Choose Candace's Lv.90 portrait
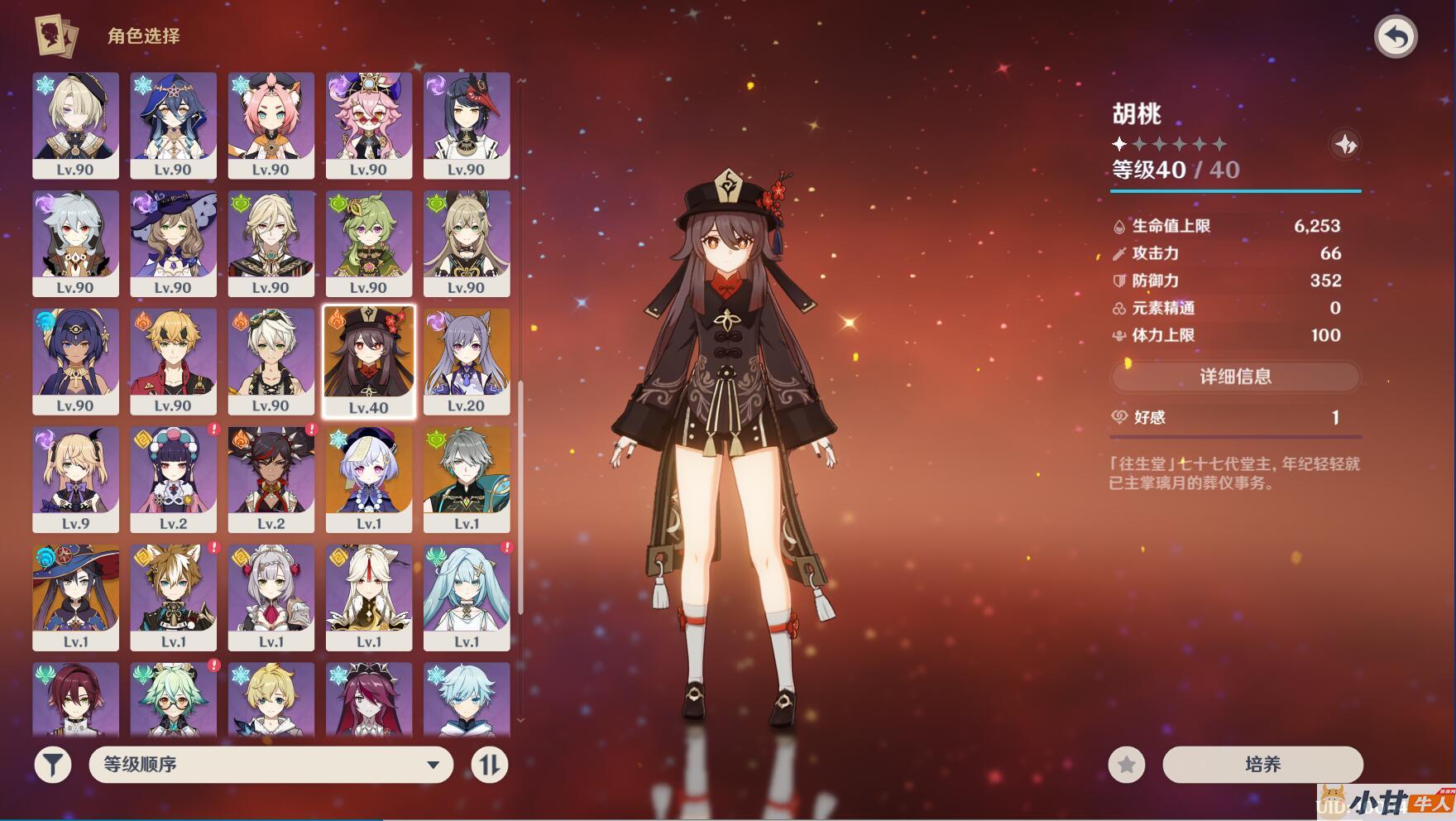1456x821 pixels. click(x=75, y=361)
